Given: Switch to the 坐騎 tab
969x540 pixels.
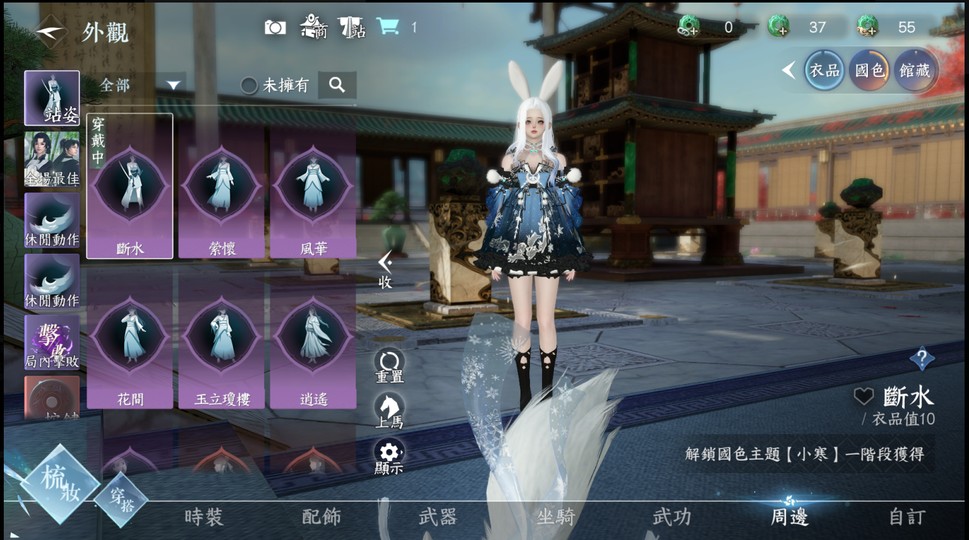Looking at the screenshot, I should point(555,517).
